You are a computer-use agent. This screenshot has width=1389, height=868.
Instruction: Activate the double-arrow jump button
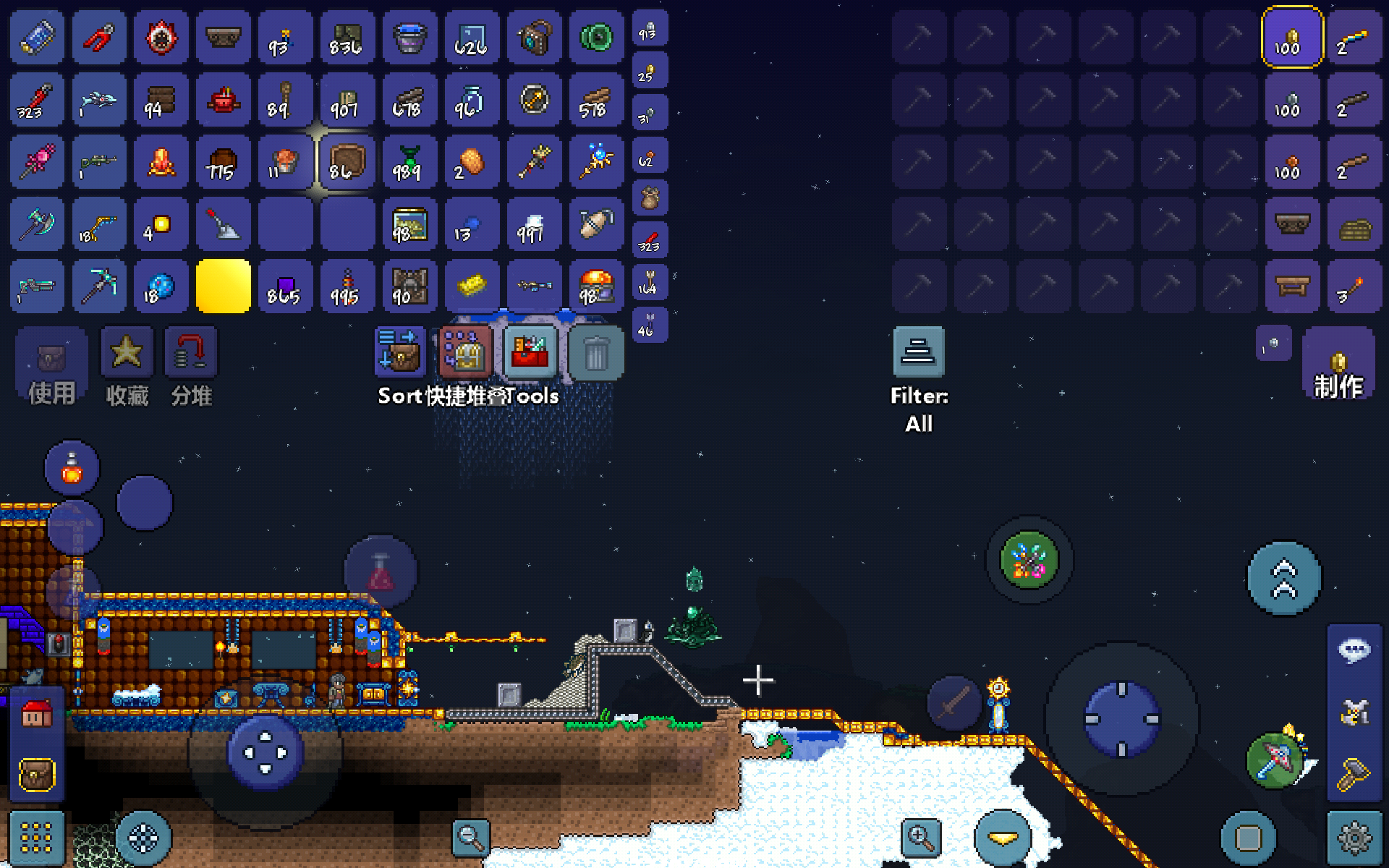(1284, 579)
